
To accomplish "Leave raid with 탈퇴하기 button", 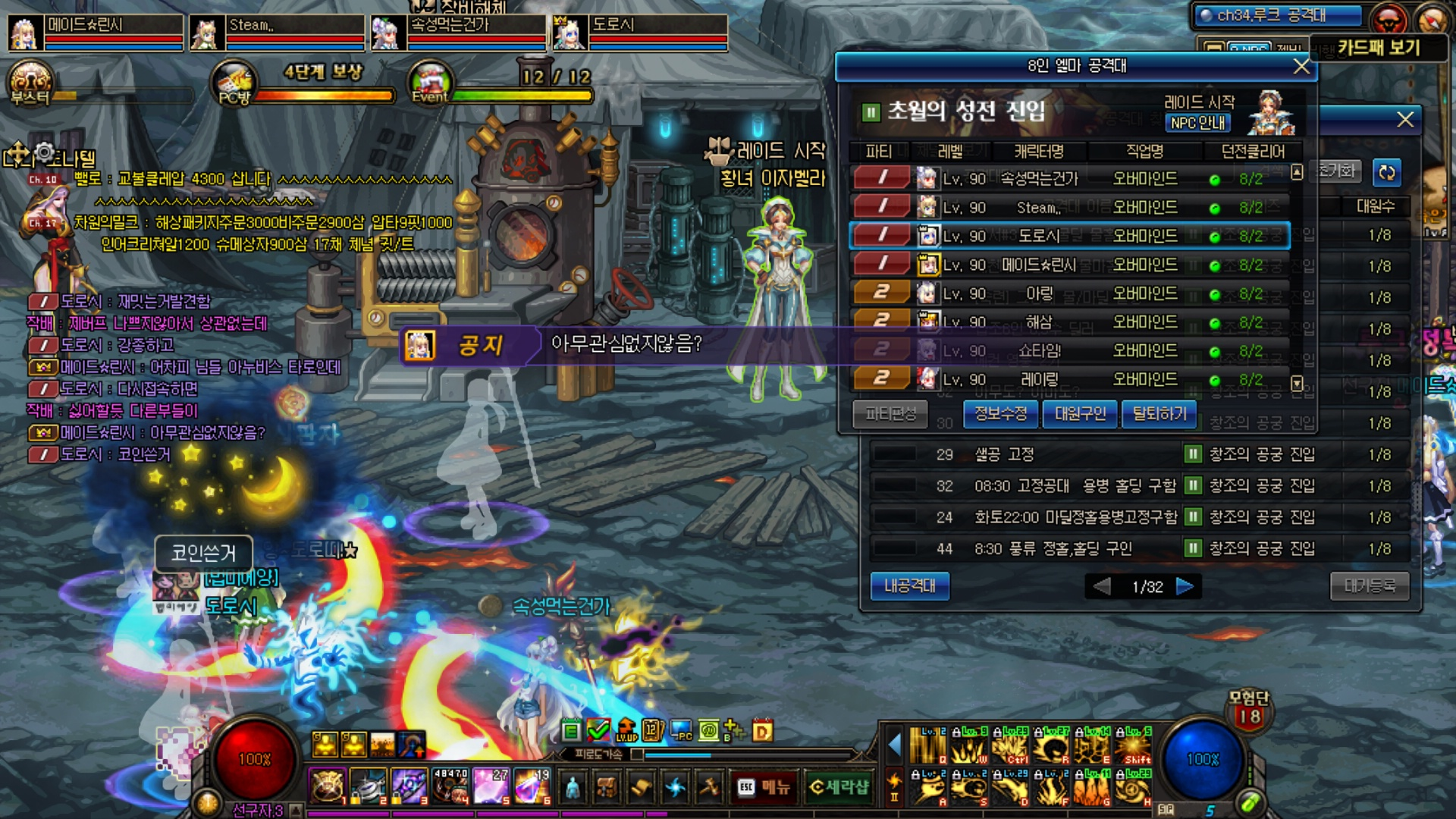I will point(1159,414).
